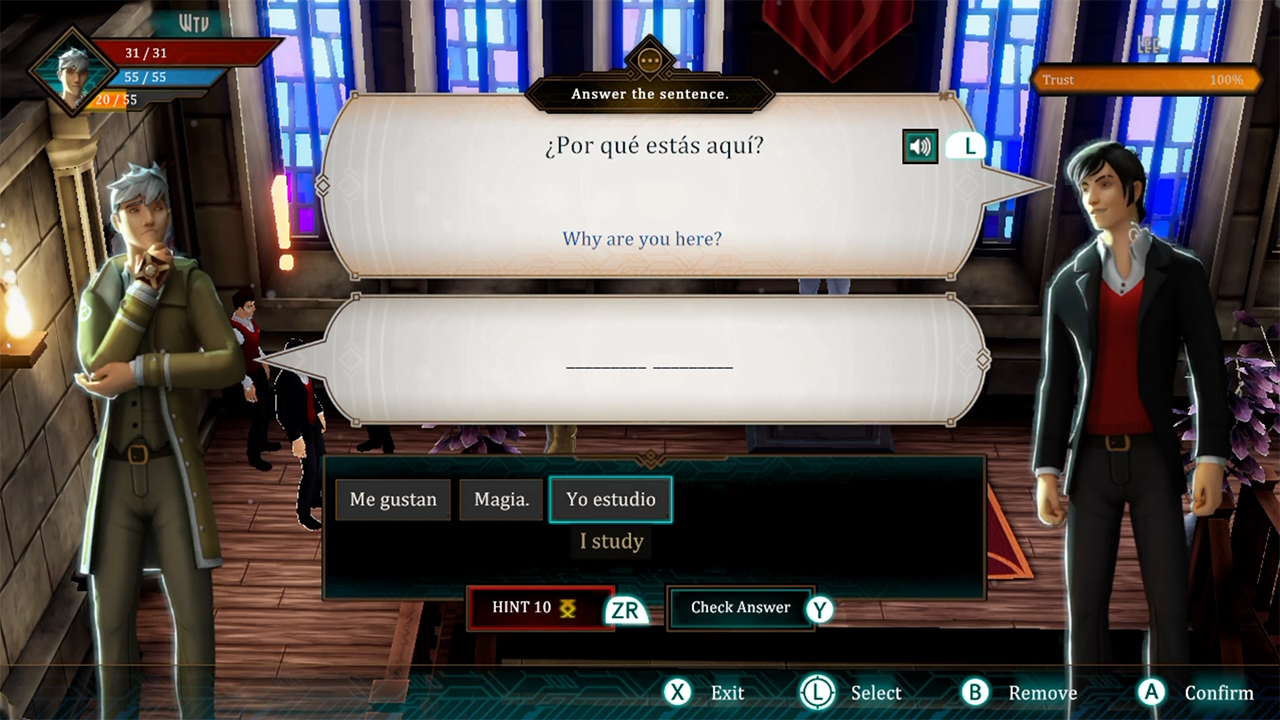Deselect the highlighted 'Yo estudio' tile
1280x720 pixels.
pyautogui.click(x=611, y=499)
